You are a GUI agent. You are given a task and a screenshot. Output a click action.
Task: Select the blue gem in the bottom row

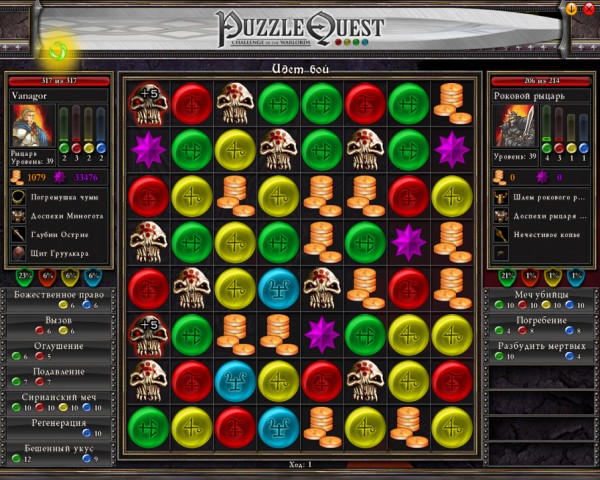278,424
